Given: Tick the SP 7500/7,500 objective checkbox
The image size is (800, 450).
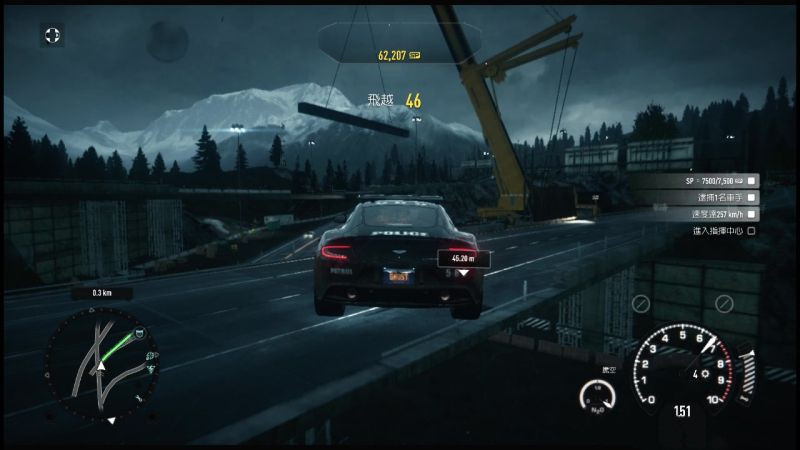Looking at the screenshot, I should (752, 180).
